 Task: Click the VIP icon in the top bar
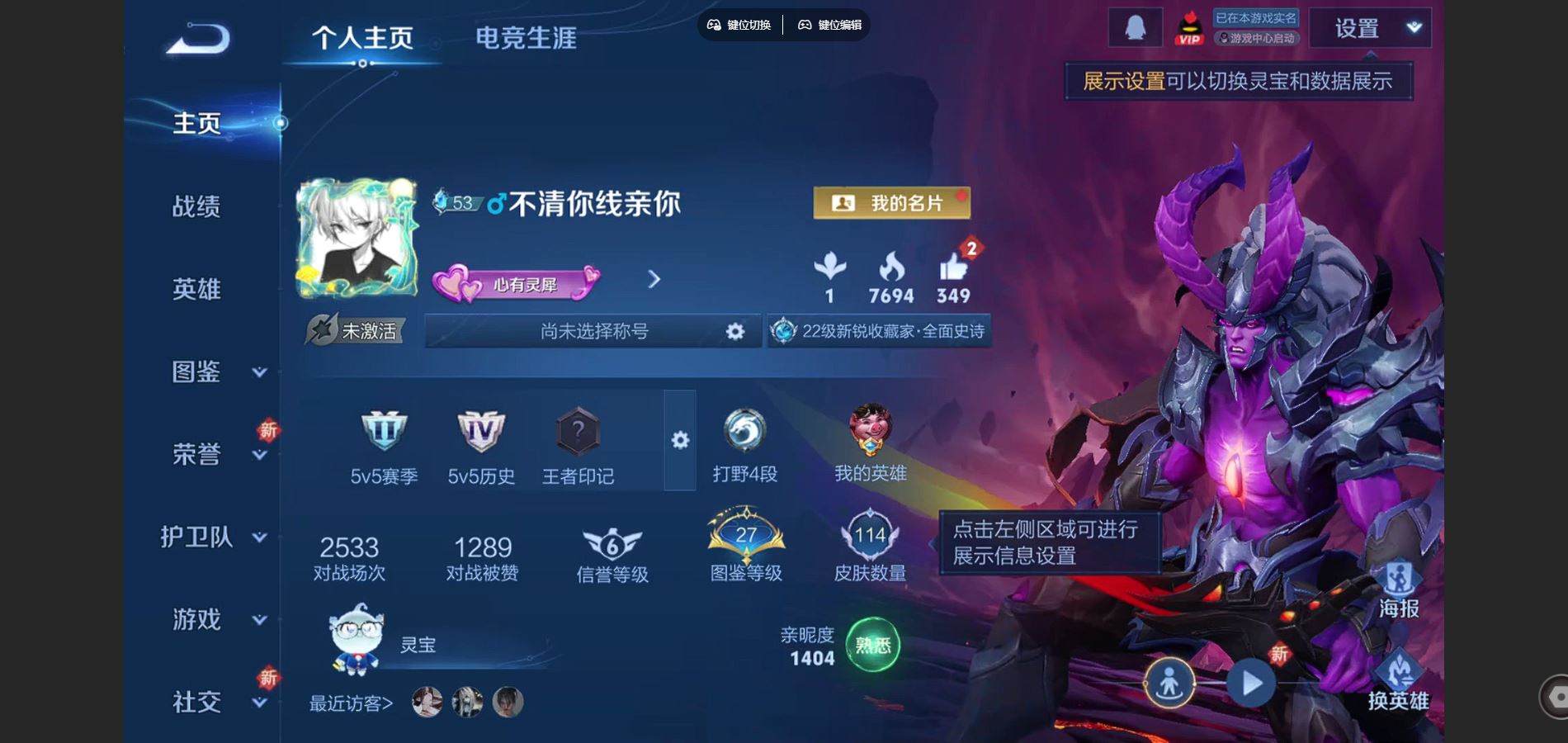[x=1188, y=29]
